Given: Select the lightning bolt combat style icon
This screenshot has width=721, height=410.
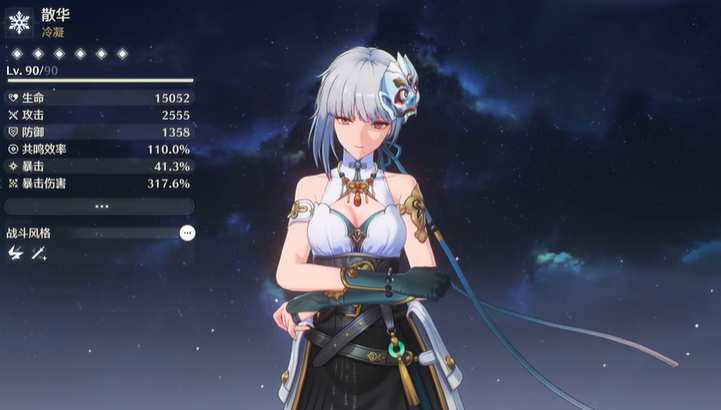Looking at the screenshot, I should click(15, 254).
